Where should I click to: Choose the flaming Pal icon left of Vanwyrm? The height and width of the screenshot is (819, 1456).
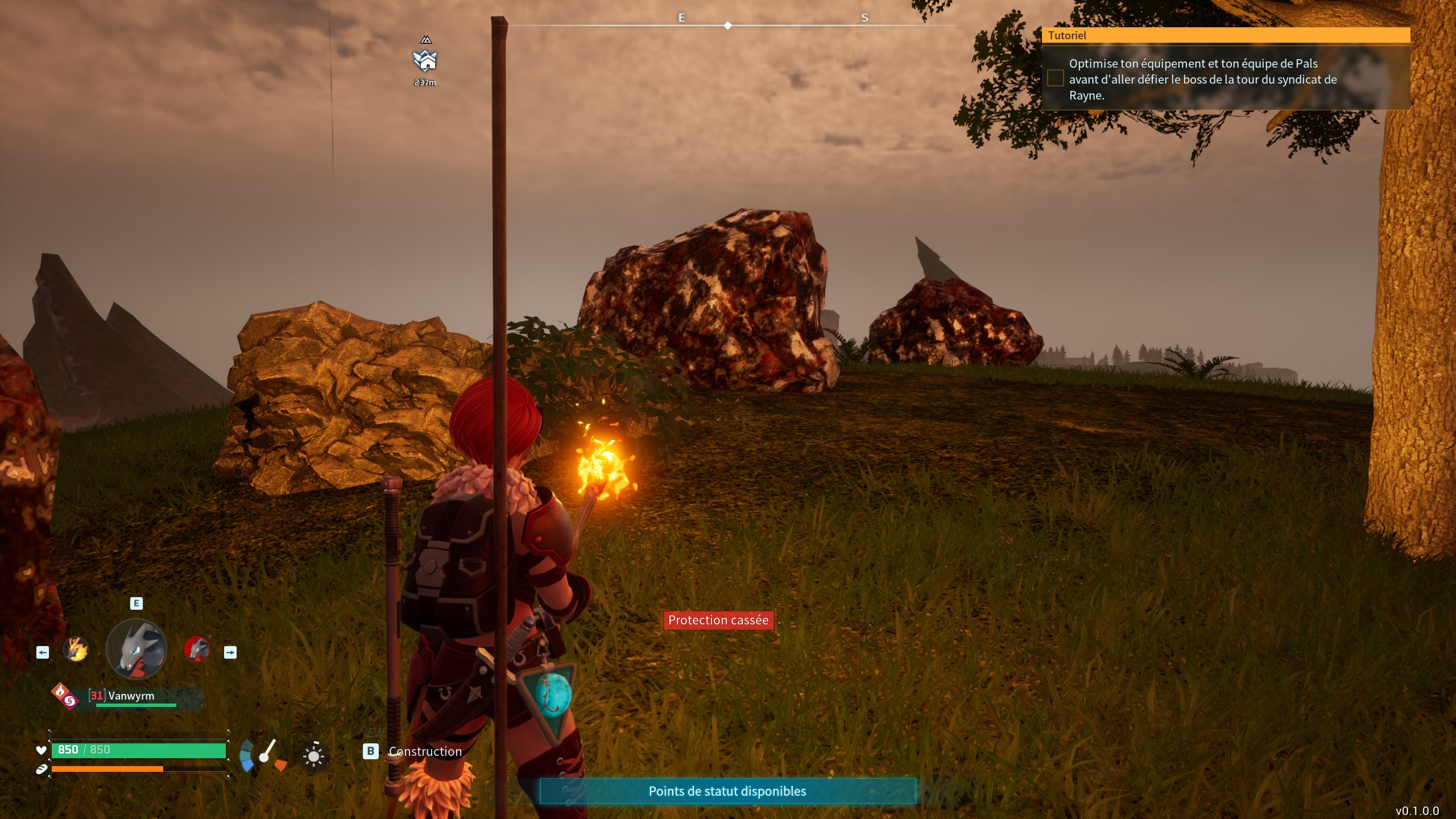[x=76, y=650]
